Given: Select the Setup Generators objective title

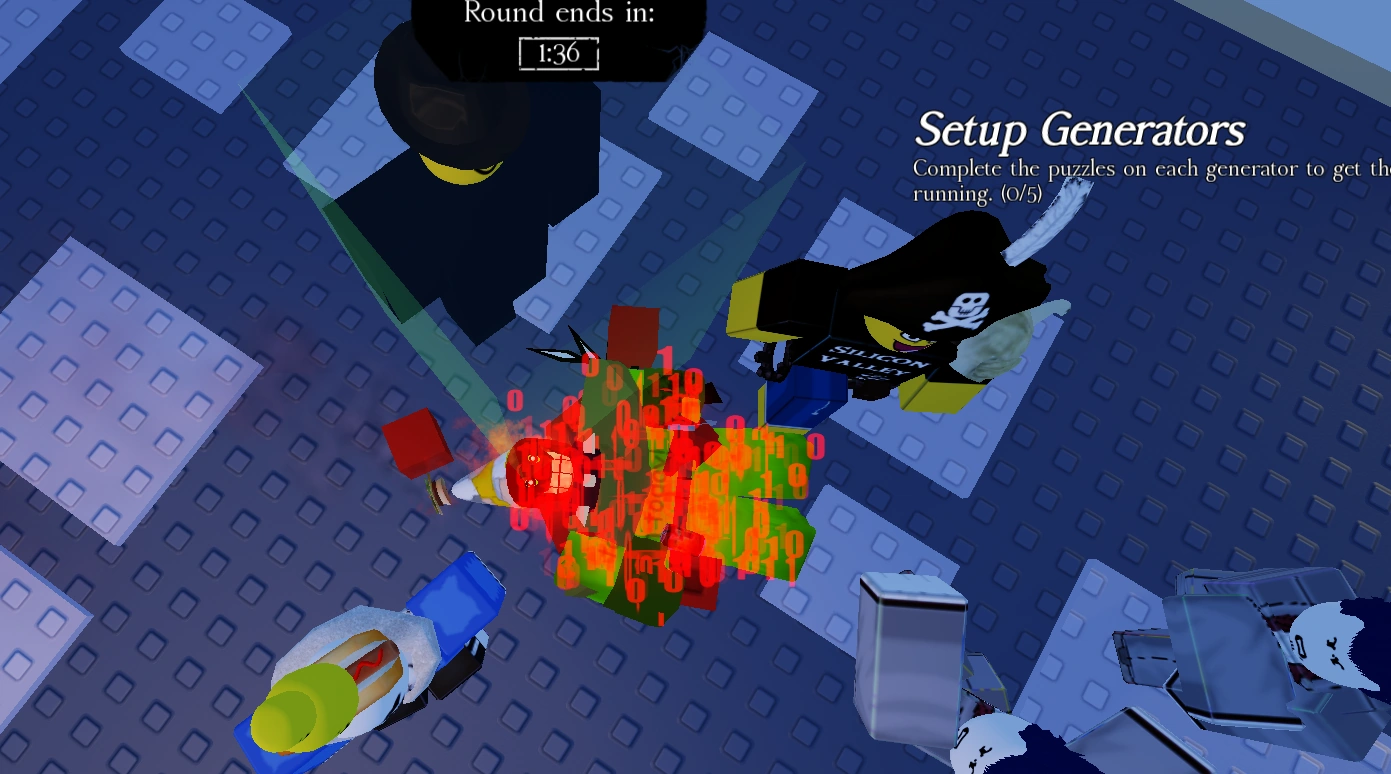Looking at the screenshot, I should point(1079,130).
